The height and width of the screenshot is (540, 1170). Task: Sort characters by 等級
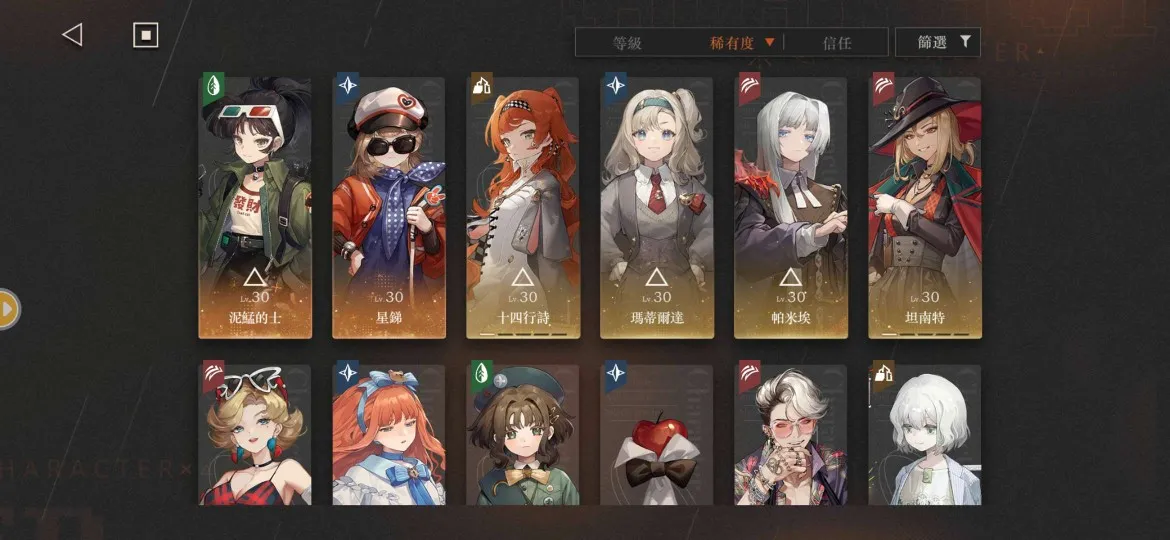pos(627,43)
